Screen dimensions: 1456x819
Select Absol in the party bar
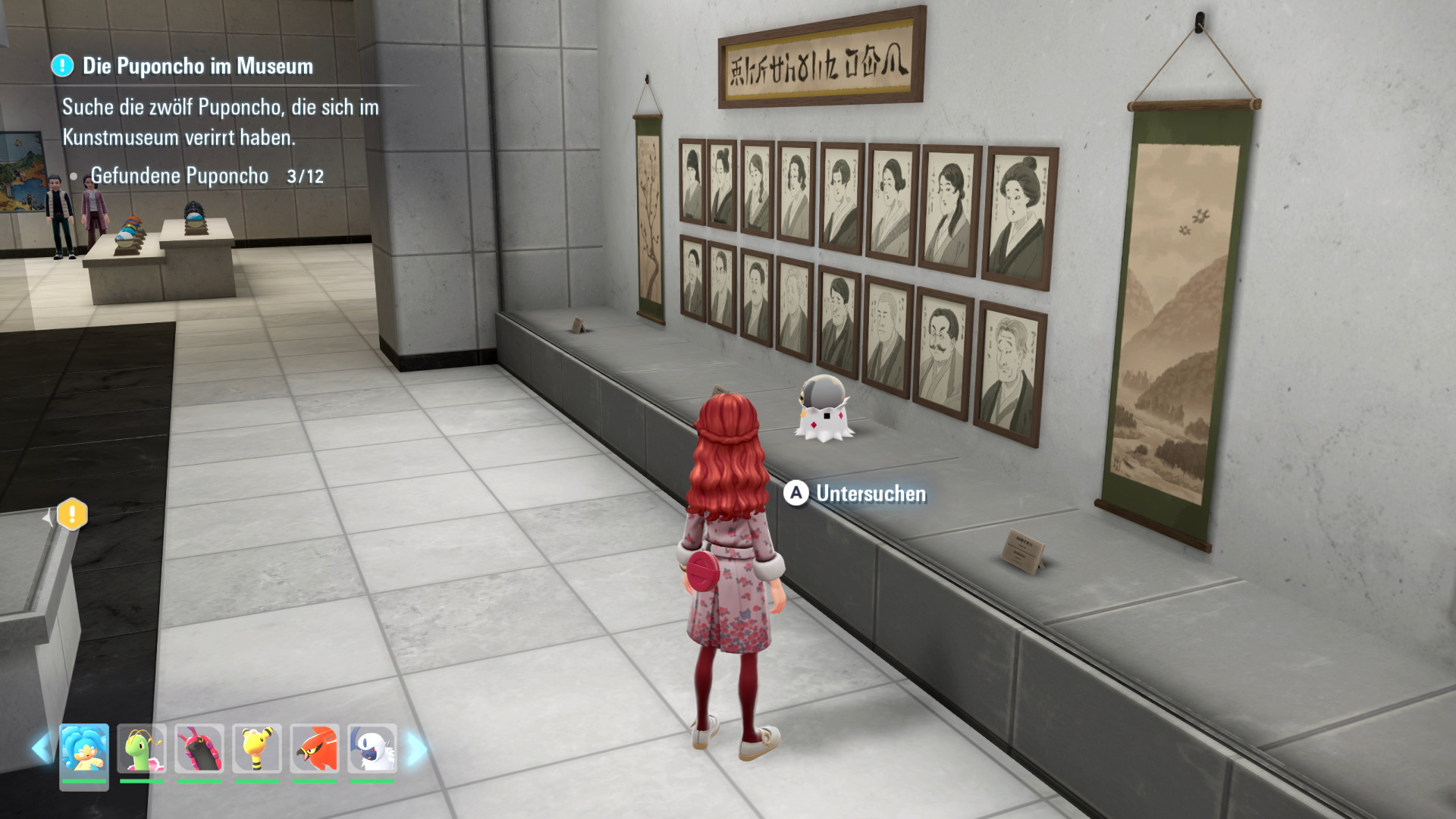372,750
